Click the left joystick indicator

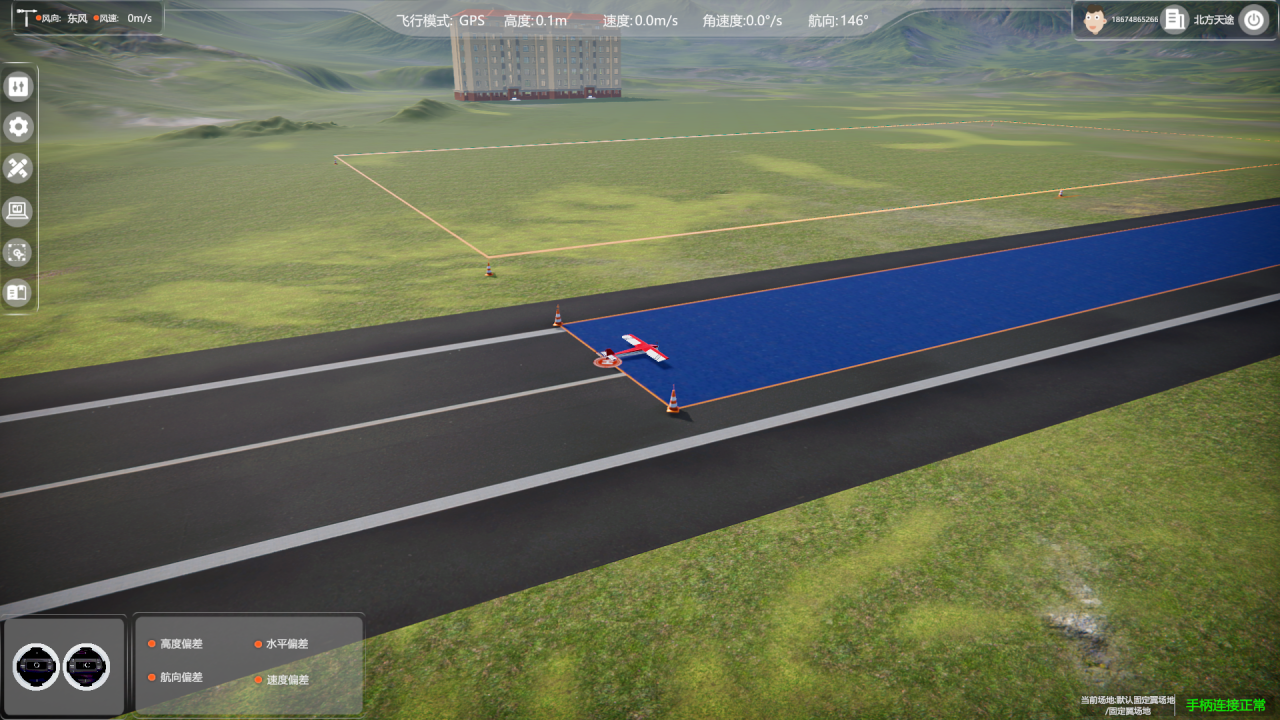click(37, 666)
